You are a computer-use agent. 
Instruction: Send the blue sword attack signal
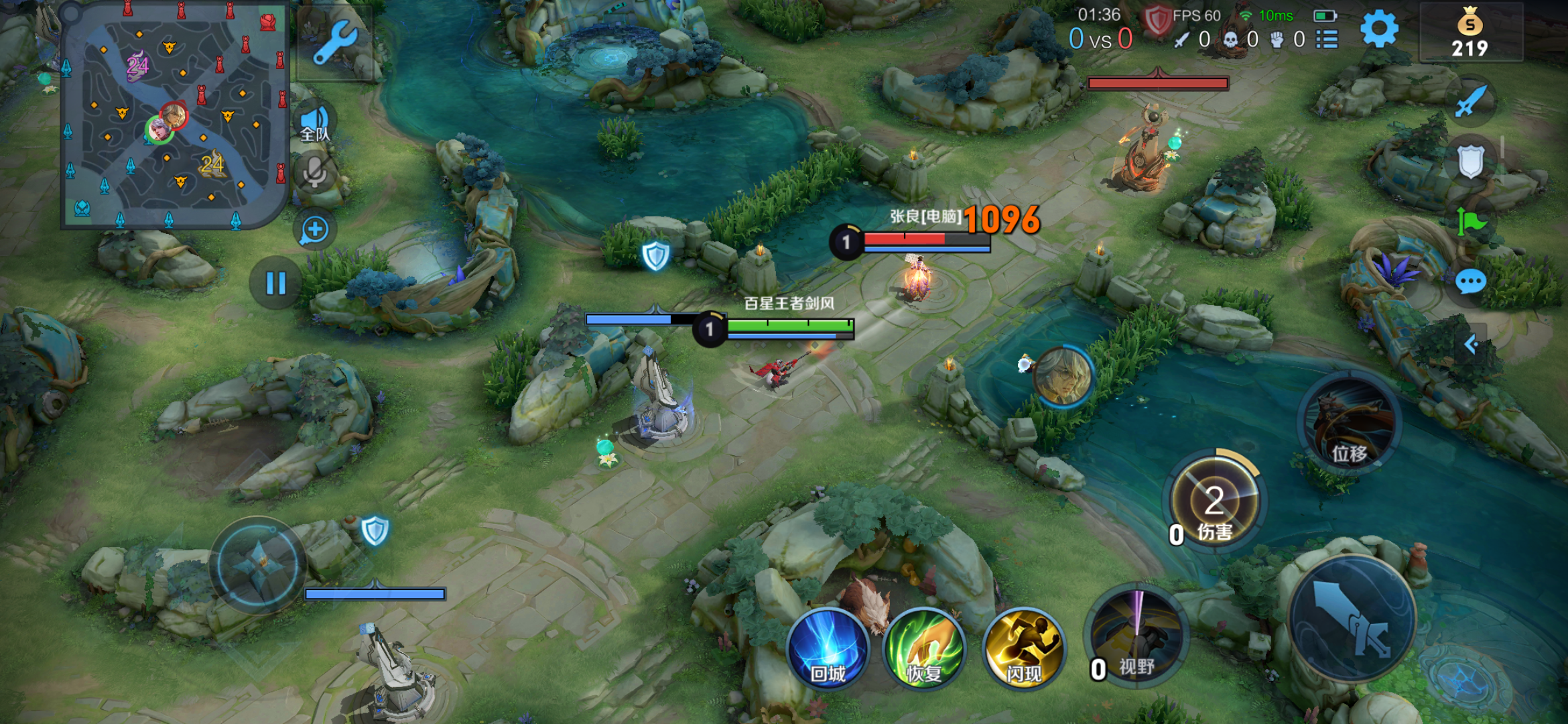(x=1472, y=102)
